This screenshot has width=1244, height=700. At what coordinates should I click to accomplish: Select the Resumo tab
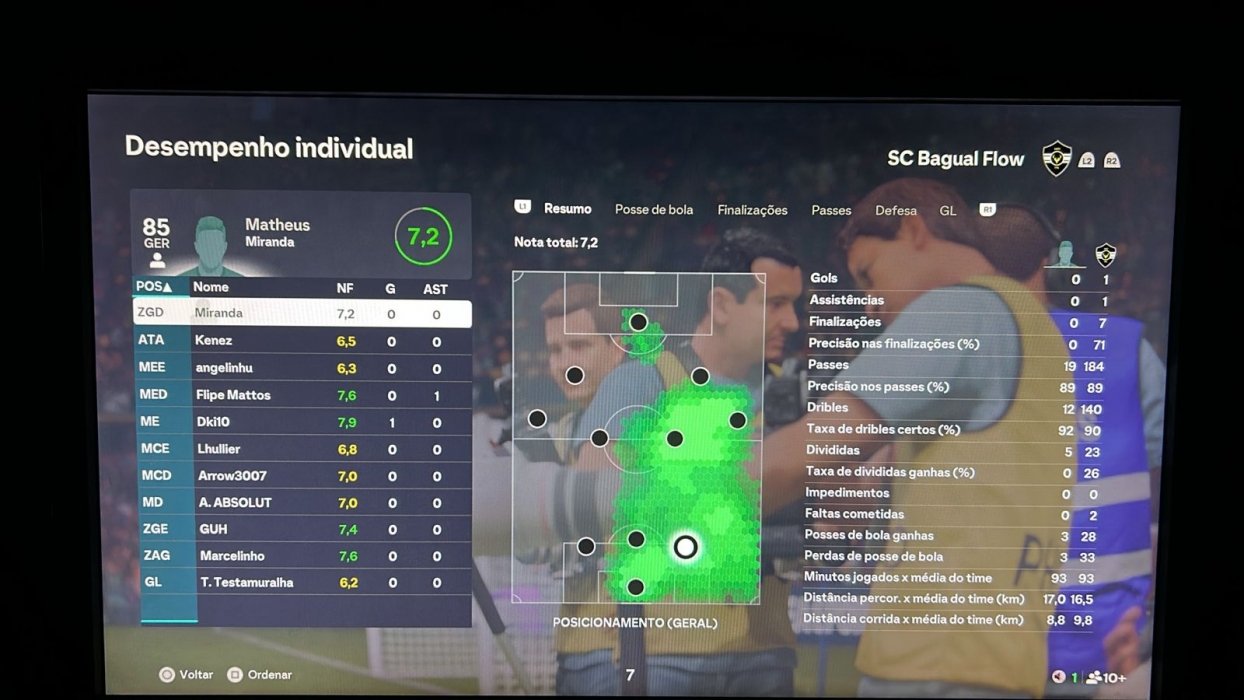(567, 209)
